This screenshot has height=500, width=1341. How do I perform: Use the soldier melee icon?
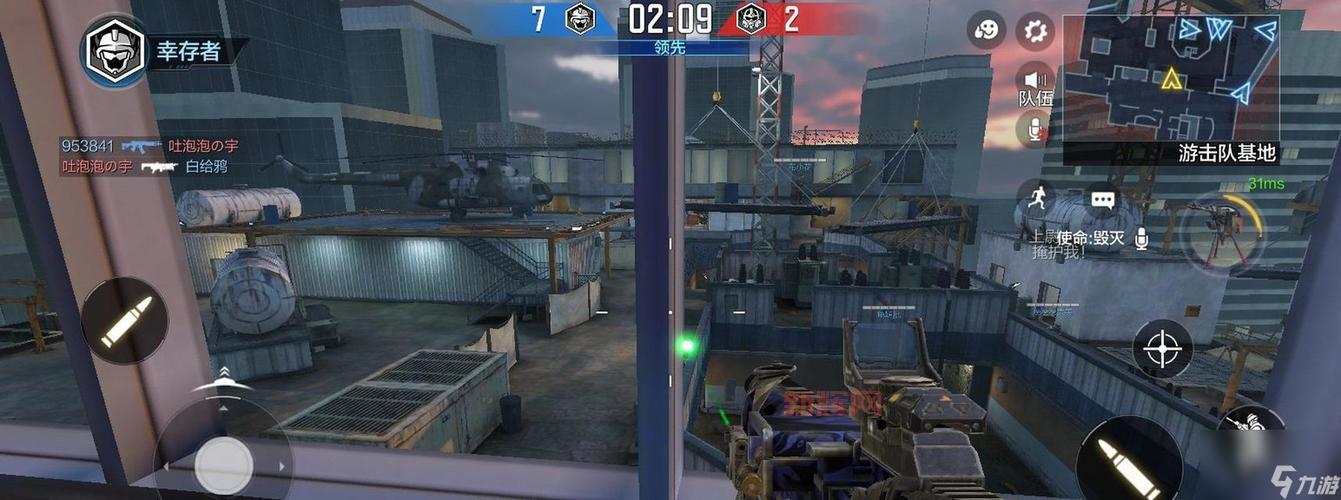pyautogui.click(x=1253, y=430)
